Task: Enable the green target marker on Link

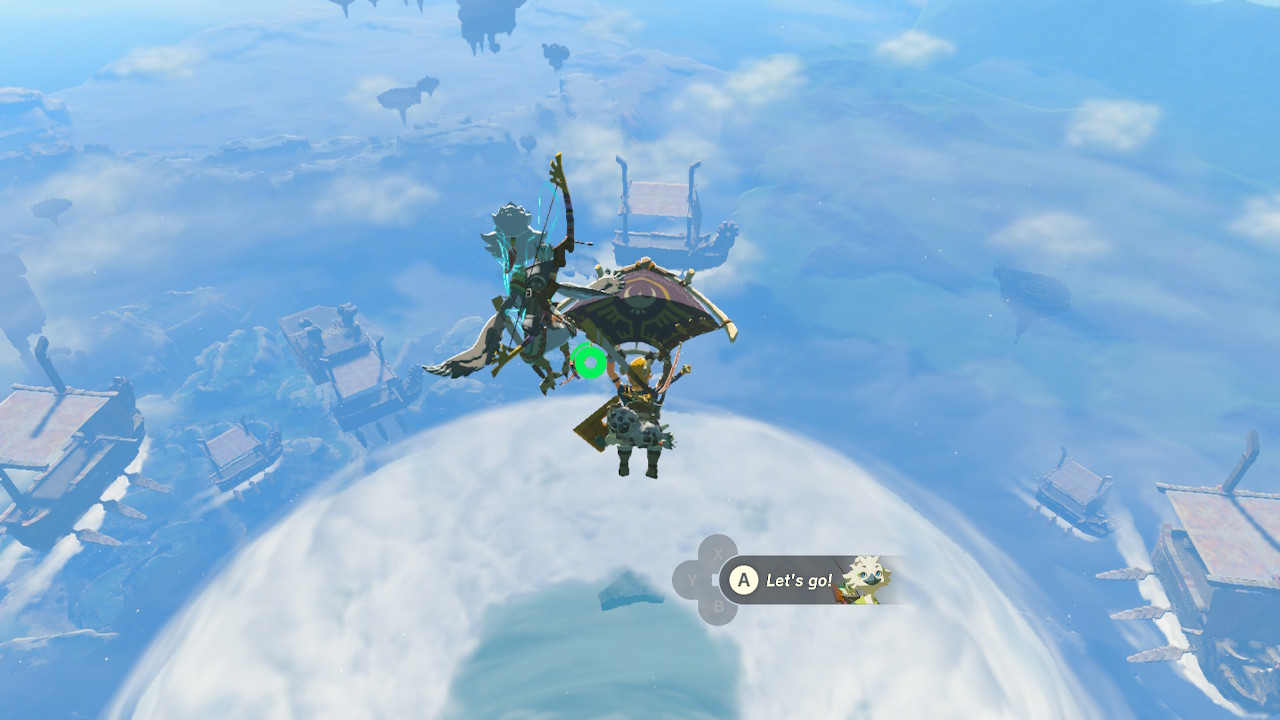Action: pos(589,363)
